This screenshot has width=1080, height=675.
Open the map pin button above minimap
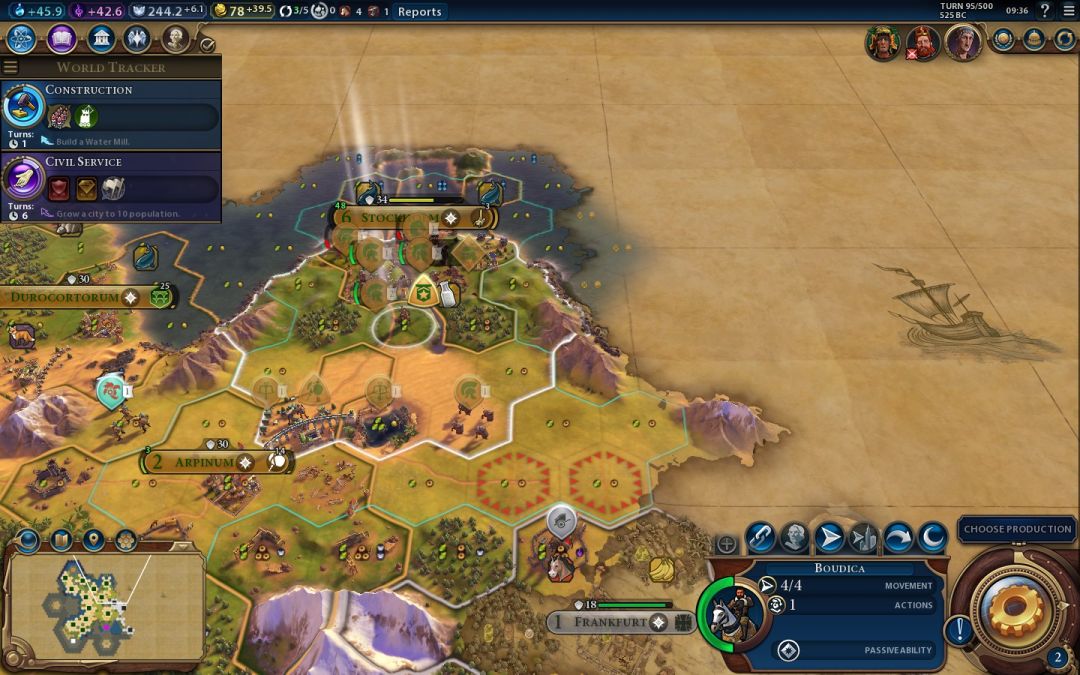[93, 541]
